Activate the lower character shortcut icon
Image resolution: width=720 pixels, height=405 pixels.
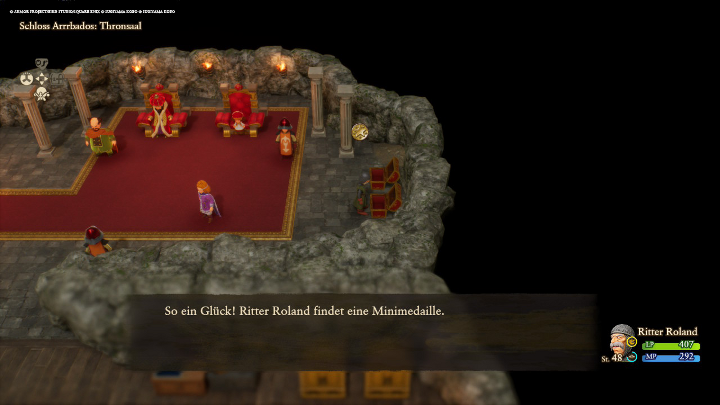click(x=42, y=94)
